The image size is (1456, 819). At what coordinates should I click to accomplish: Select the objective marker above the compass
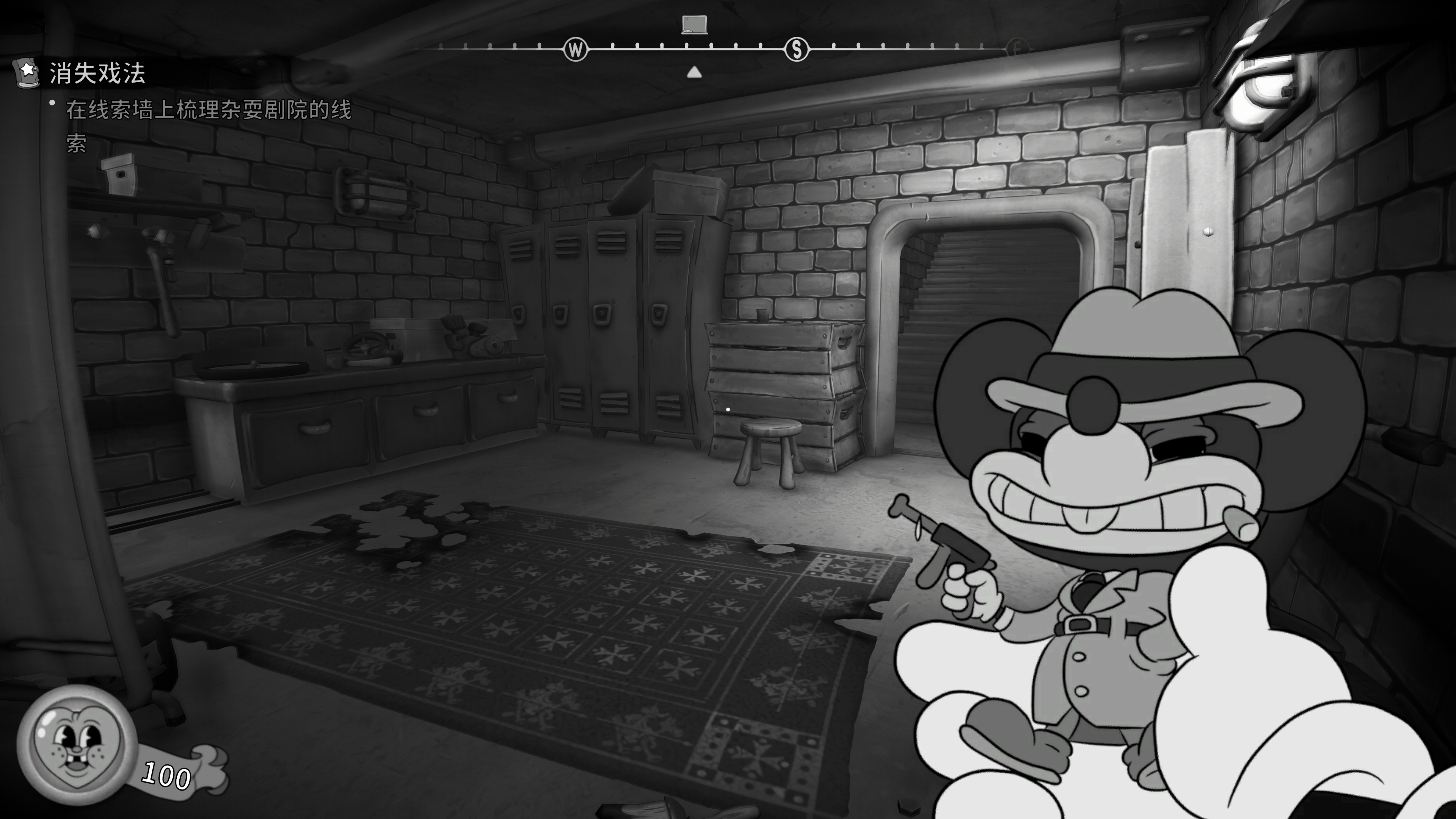pos(694,25)
